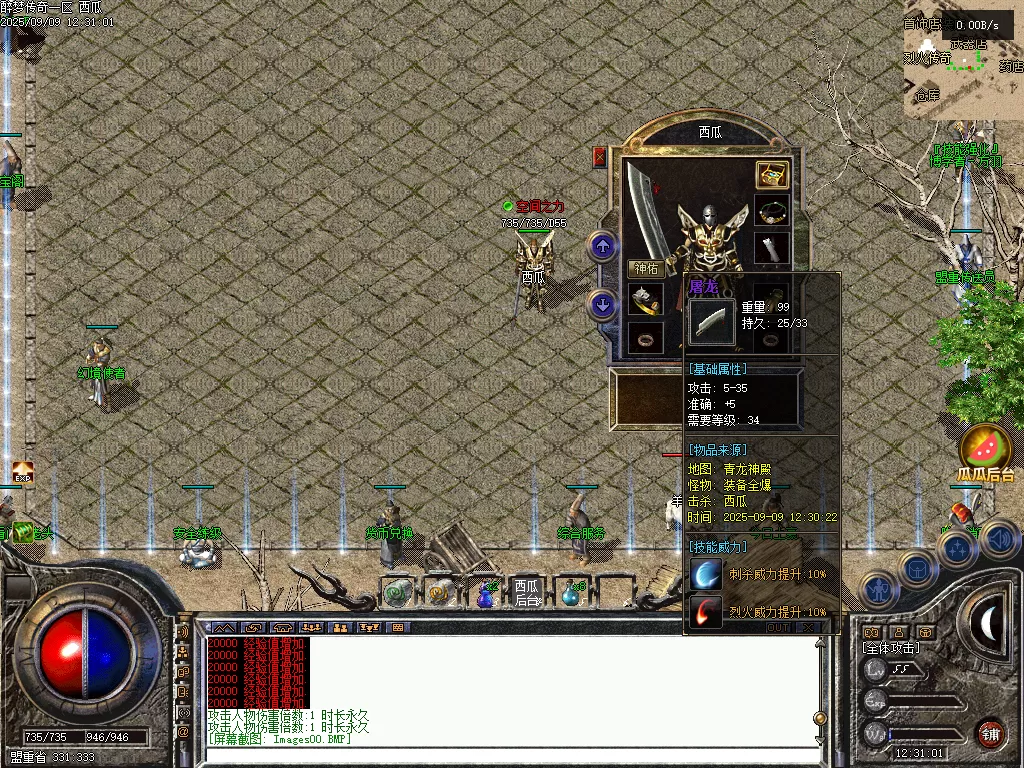Use the green spiral scroll stone
This screenshot has width=1024, height=768.
398,593
